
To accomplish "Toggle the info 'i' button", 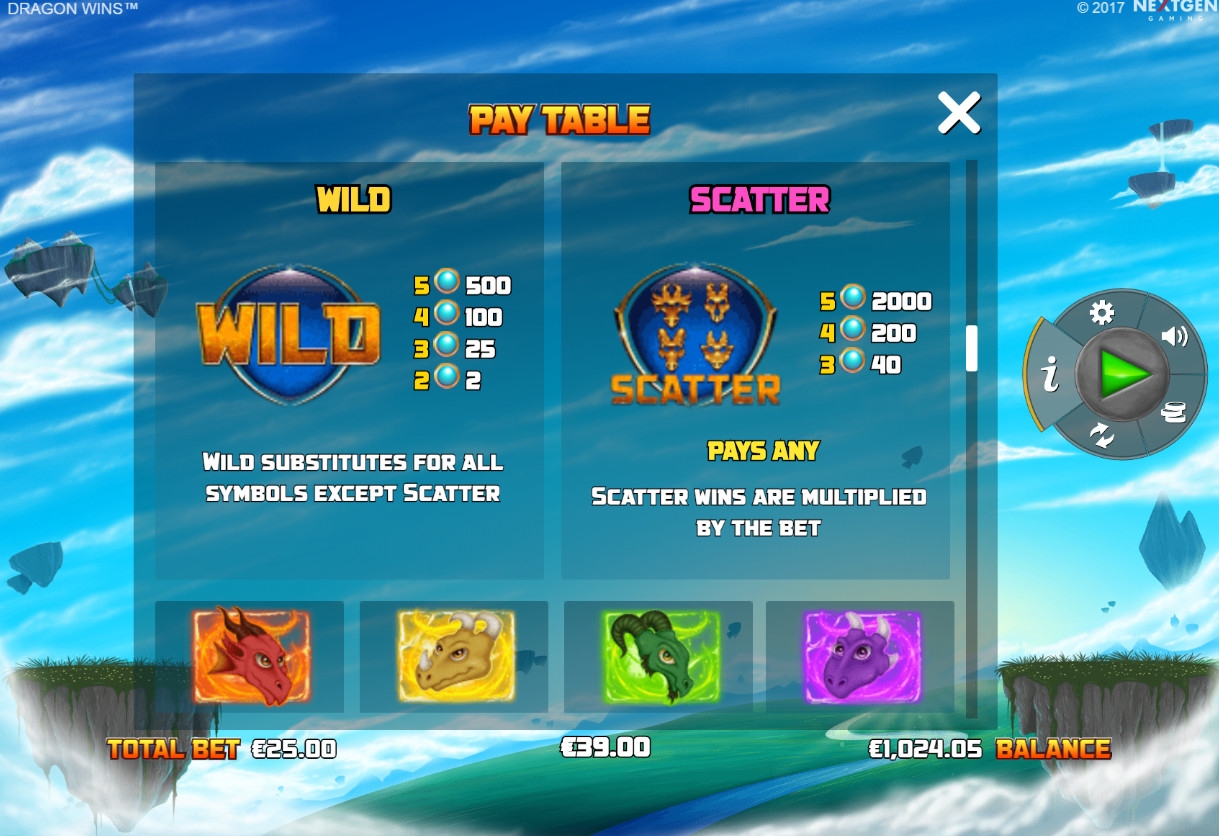I will [1049, 376].
